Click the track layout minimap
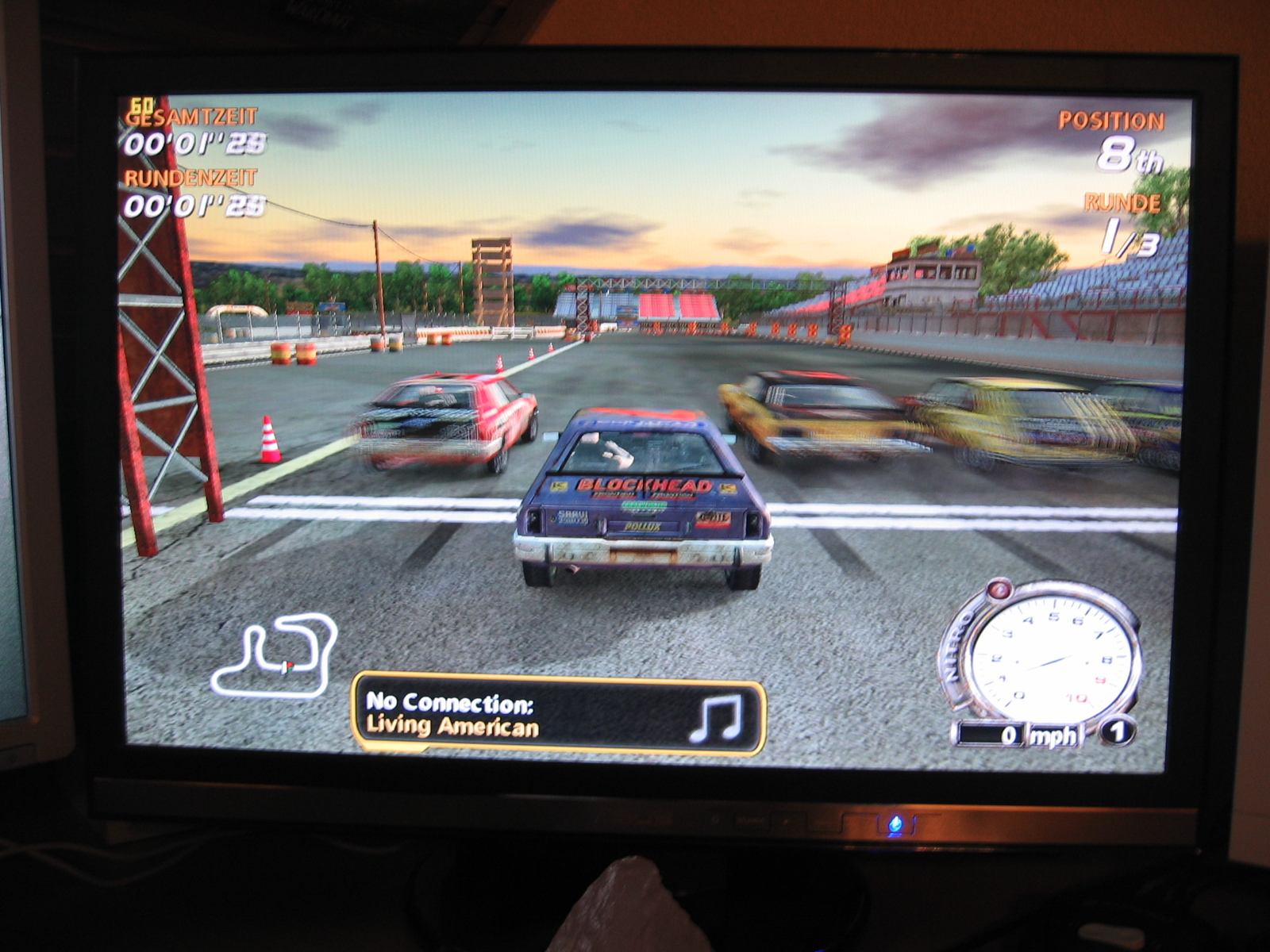 (x=274, y=654)
